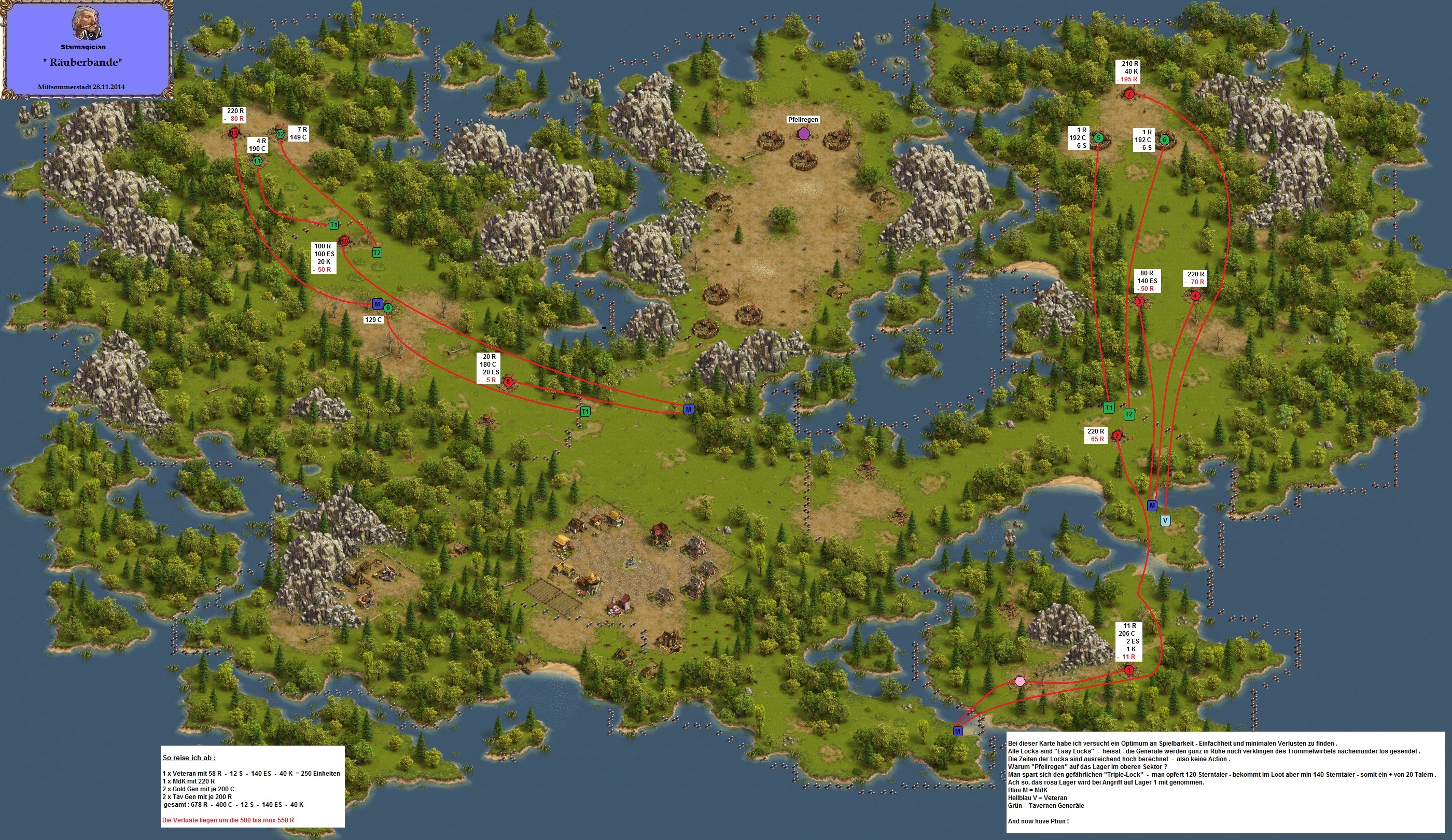1452x840 pixels.
Task: Select the purple Pfeilregen camp marker
Action: pyautogui.click(x=804, y=134)
